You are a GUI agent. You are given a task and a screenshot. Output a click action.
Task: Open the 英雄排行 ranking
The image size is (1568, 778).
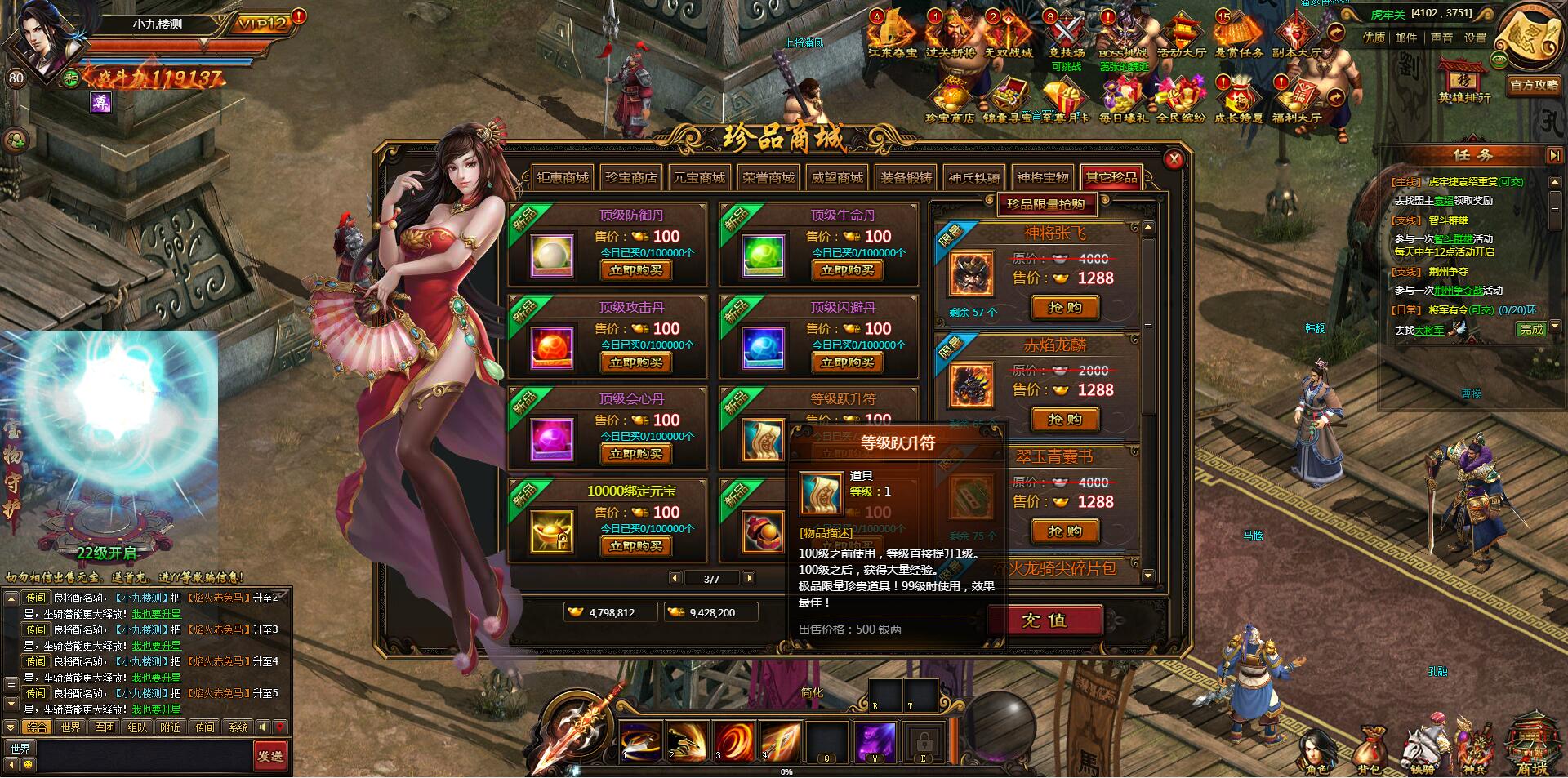1464,80
